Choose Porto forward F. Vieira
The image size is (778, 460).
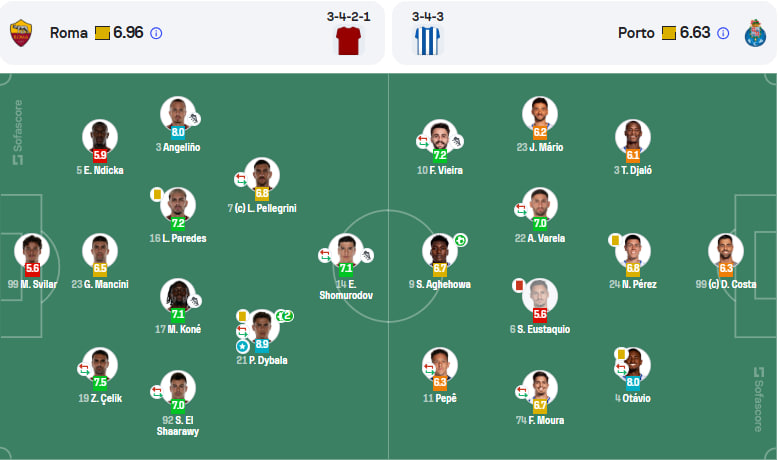(440, 138)
